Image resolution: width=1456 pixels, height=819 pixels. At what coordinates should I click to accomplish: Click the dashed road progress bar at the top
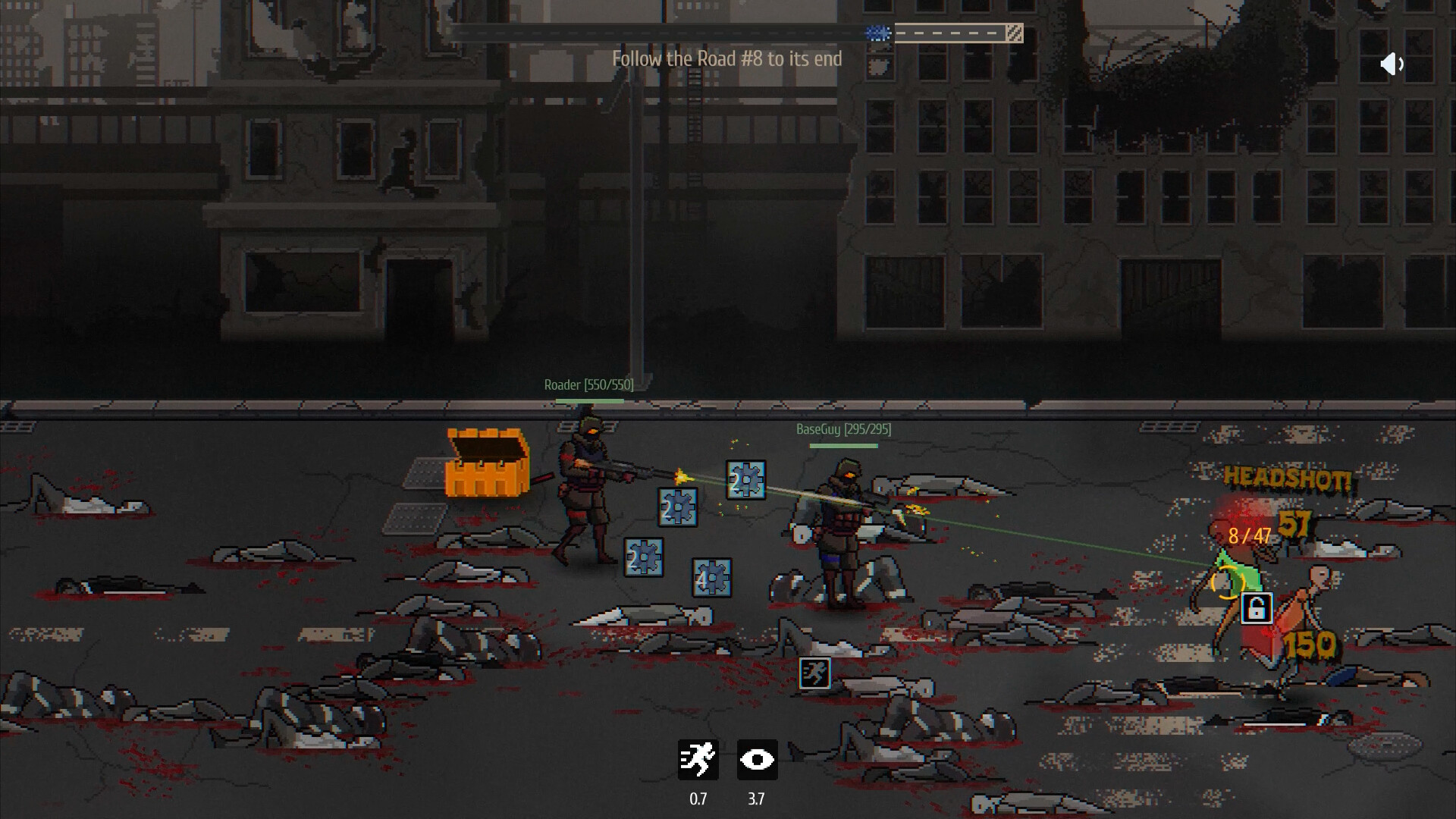[x=950, y=33]
